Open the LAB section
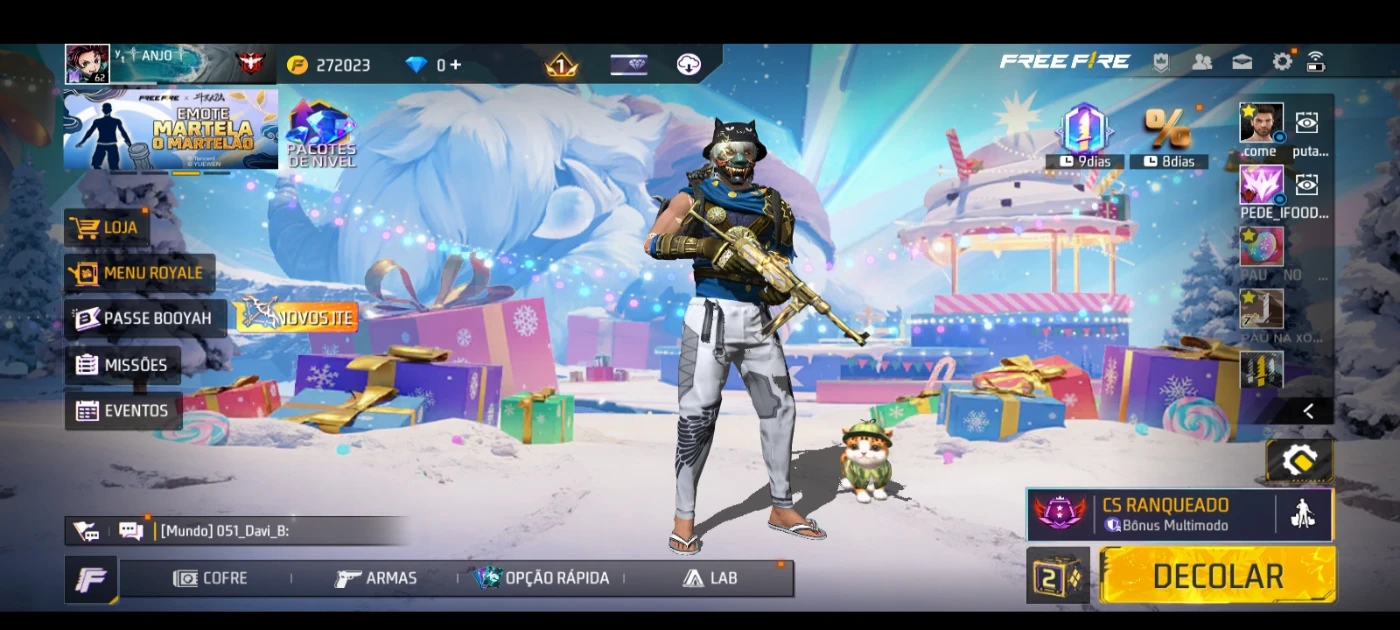The image size is (1400, 630). [710, 578]
